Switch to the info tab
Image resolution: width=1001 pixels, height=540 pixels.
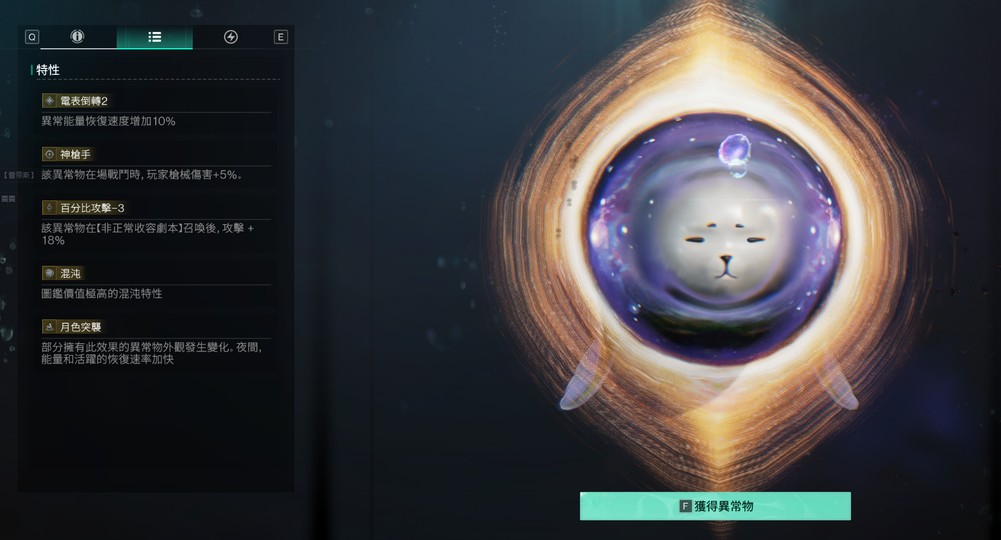point(78,37)
